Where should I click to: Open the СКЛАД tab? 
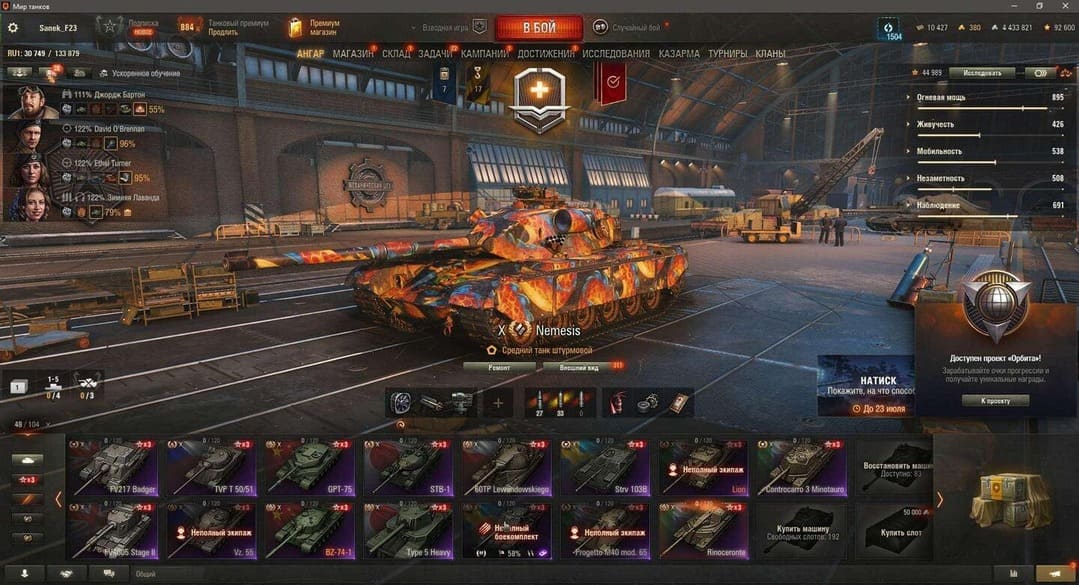click(396, 53)
